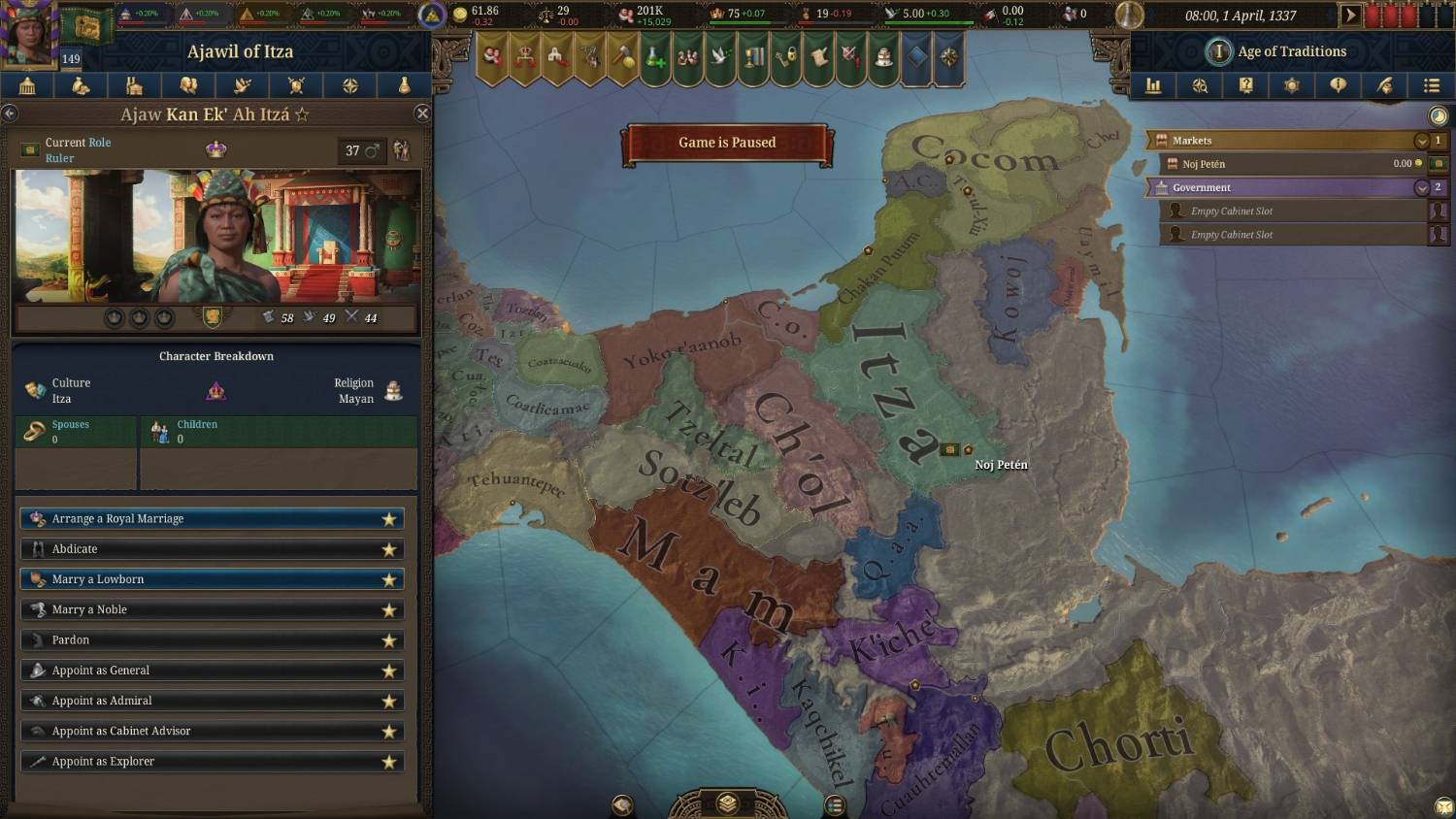Collapse the Markets outliner section
The width and height of the screenshot is (1456, 819).
[1422, 141]
